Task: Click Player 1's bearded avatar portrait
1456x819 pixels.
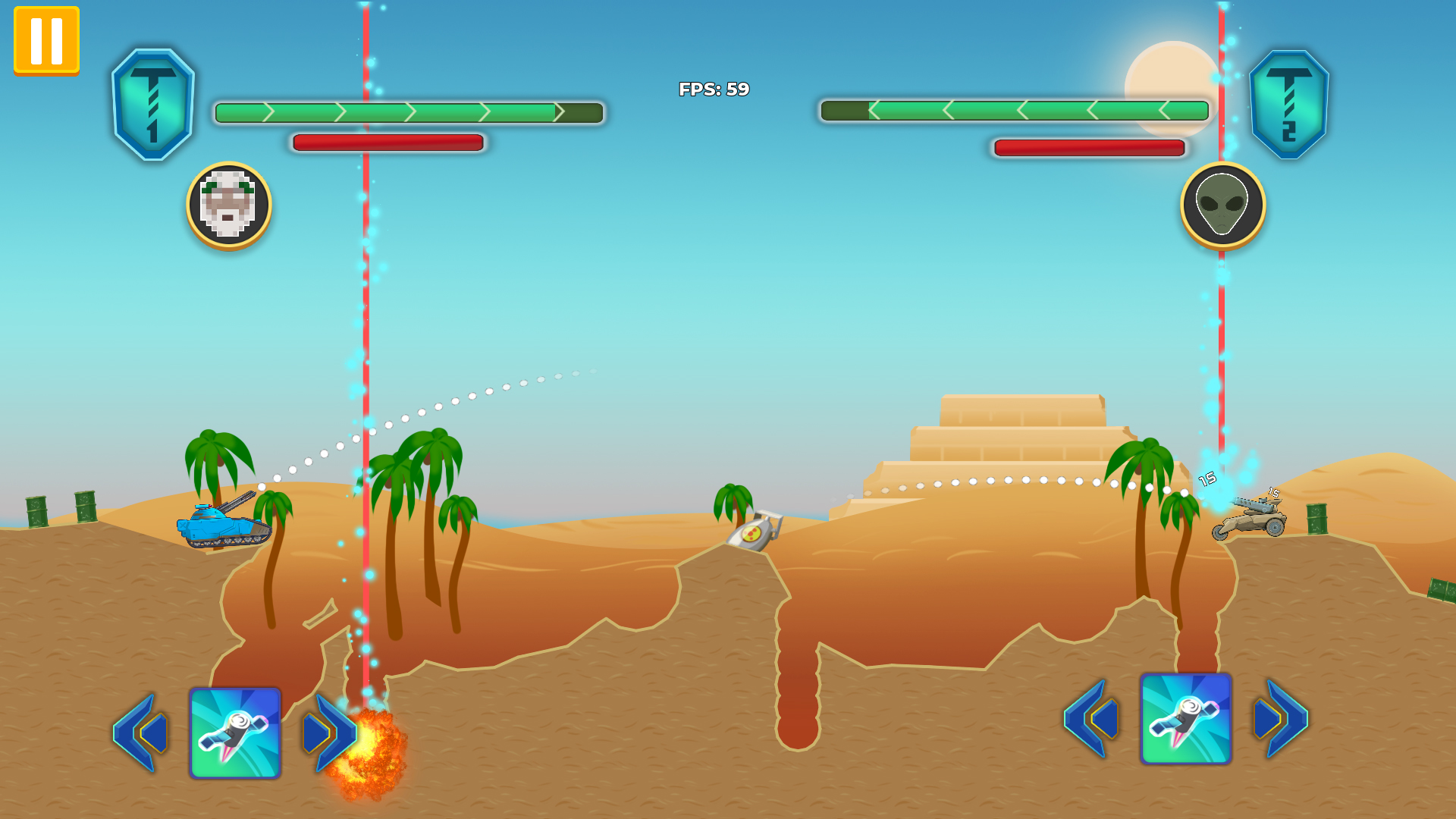Action: [228, 206]
